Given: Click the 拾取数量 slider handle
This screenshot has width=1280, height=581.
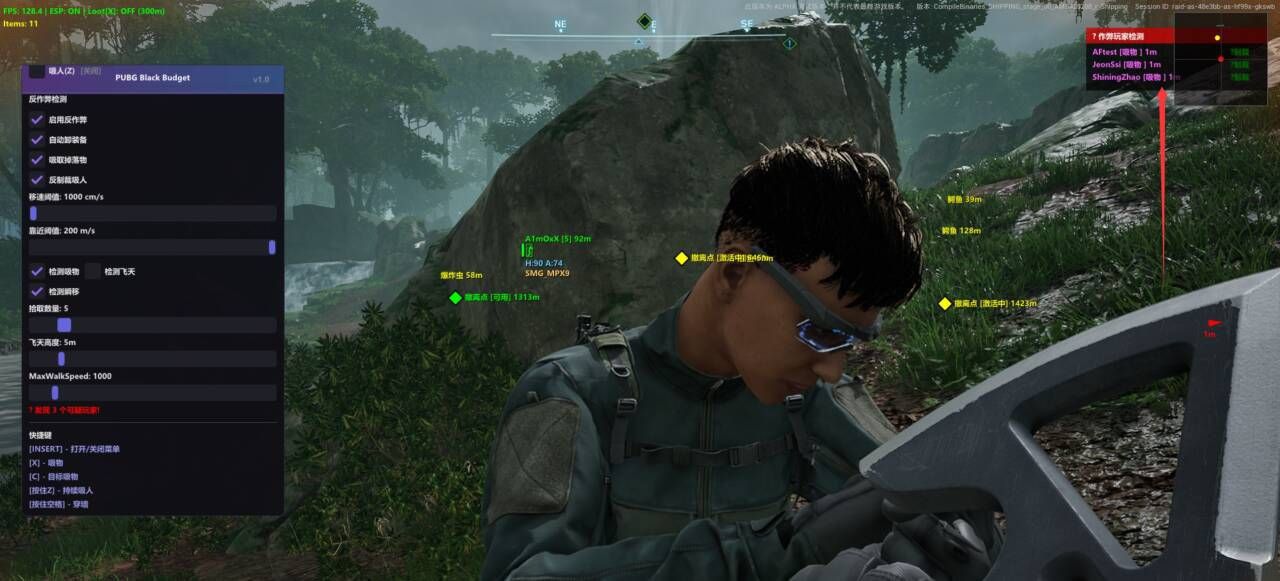Looking at the screenshot, I should tap(64, 325).
